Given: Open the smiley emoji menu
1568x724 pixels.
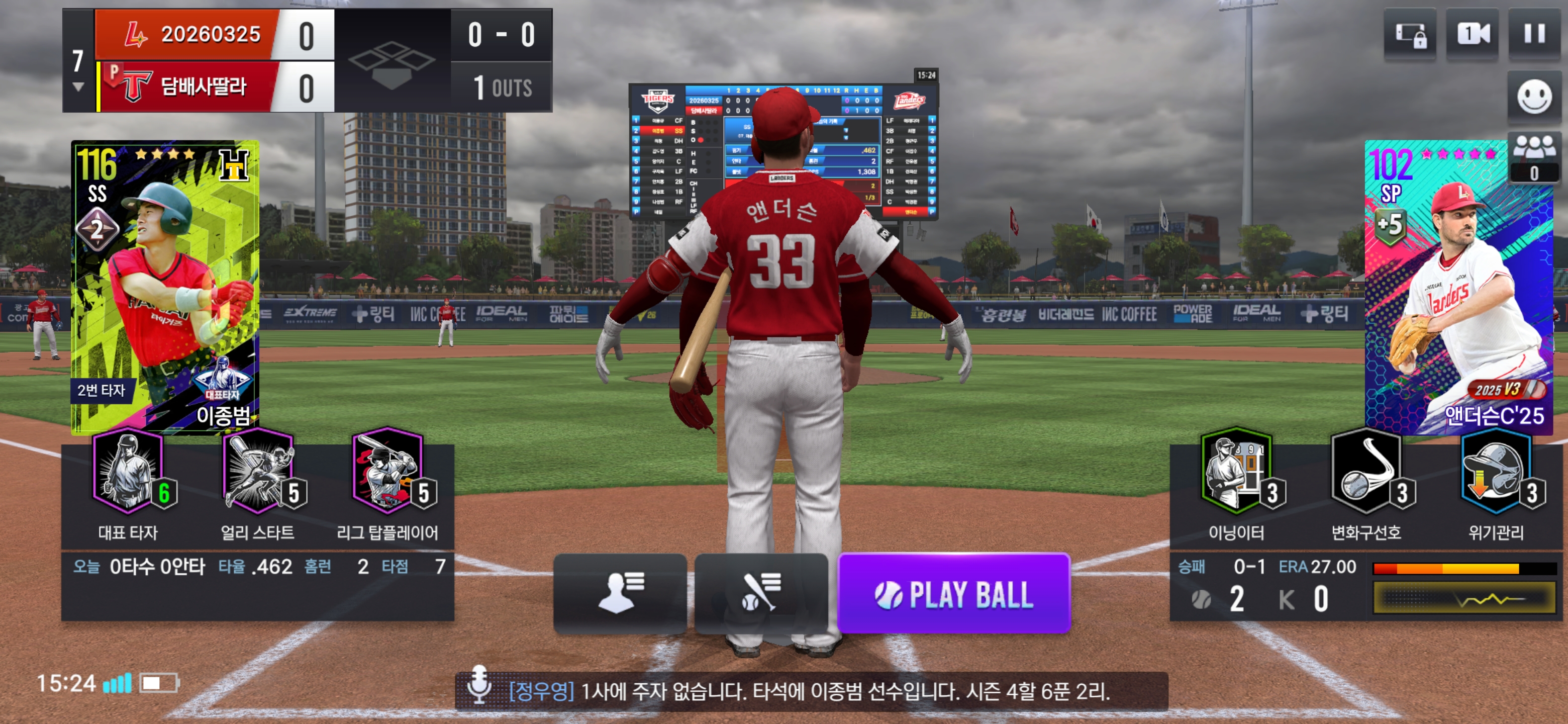Looking at the screenshot, I should pyautogui.click(x=1534, y=97).
